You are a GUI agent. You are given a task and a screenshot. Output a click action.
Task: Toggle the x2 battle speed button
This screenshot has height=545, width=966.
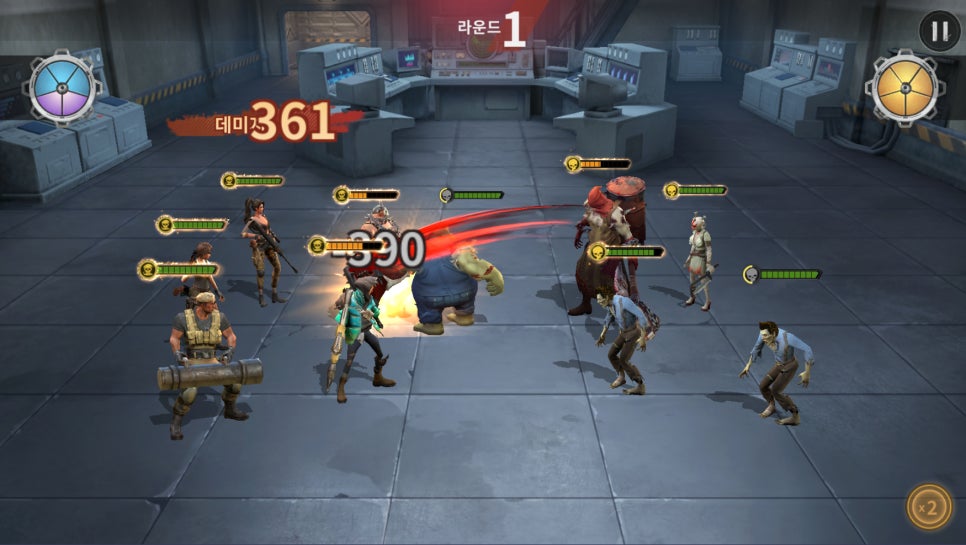click(x=929, y=507)
